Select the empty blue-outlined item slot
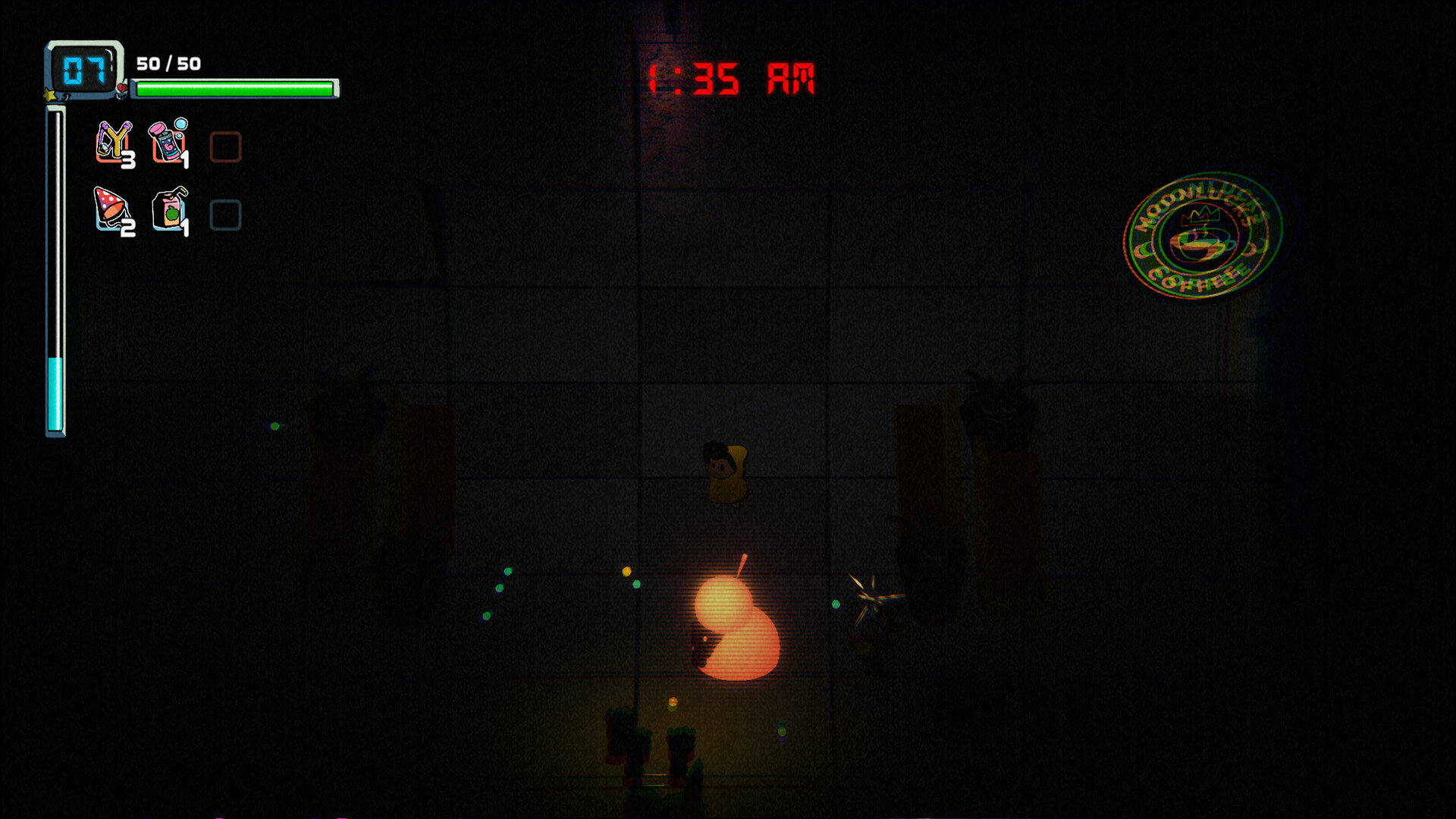 pyautogui.click(x=225, y=216)
